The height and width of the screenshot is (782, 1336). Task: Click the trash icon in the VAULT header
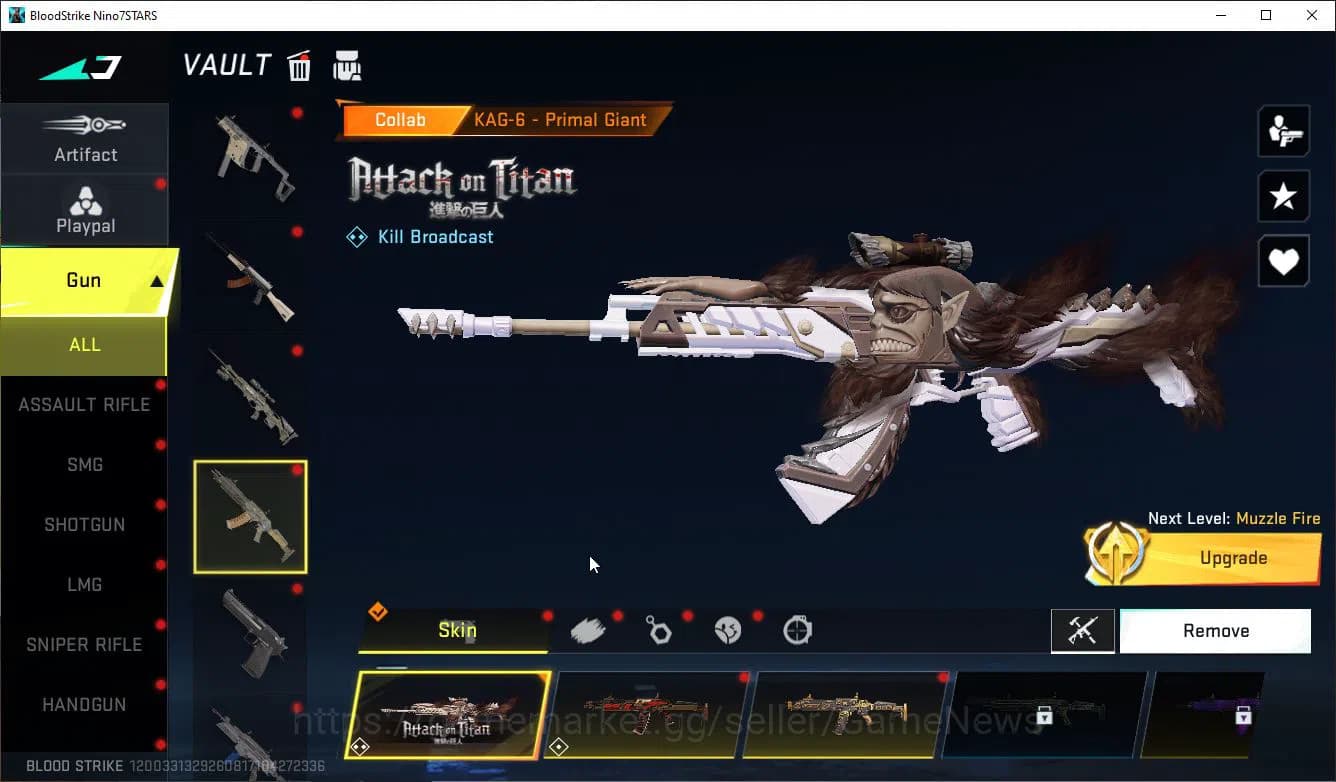(x=299, y=65)
